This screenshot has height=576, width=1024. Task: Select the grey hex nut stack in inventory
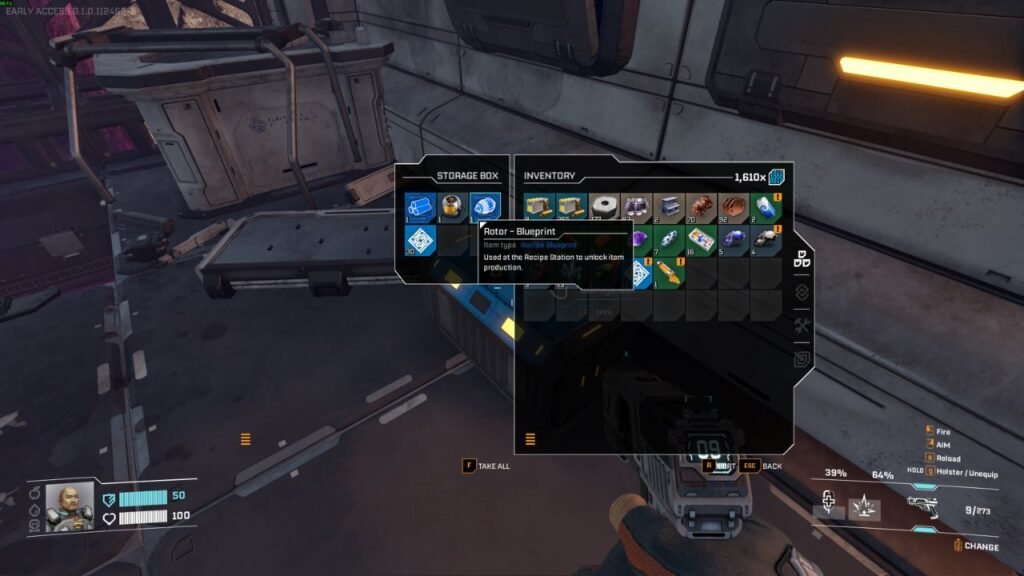pyautogui.click(x=604, y=207)
